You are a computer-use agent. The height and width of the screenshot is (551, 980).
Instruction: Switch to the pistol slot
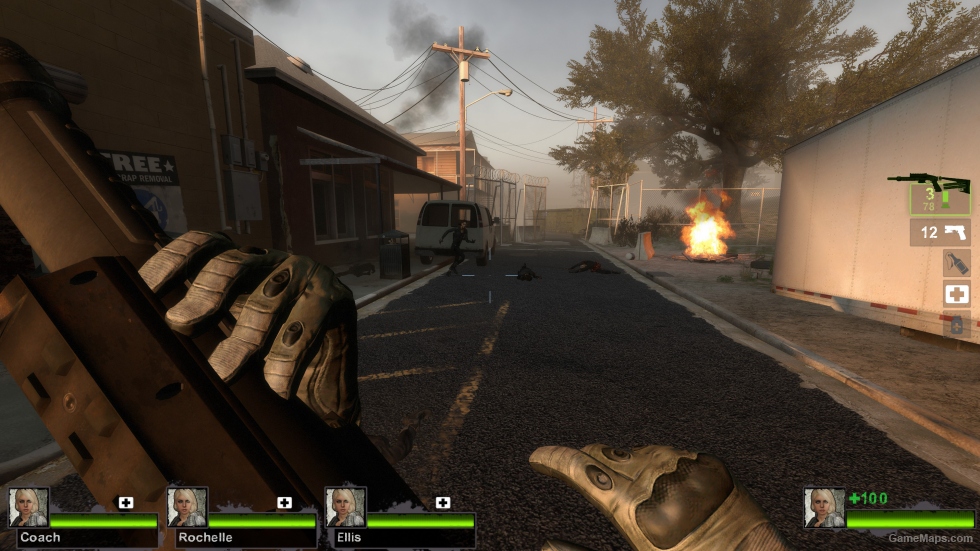(941, 233)
